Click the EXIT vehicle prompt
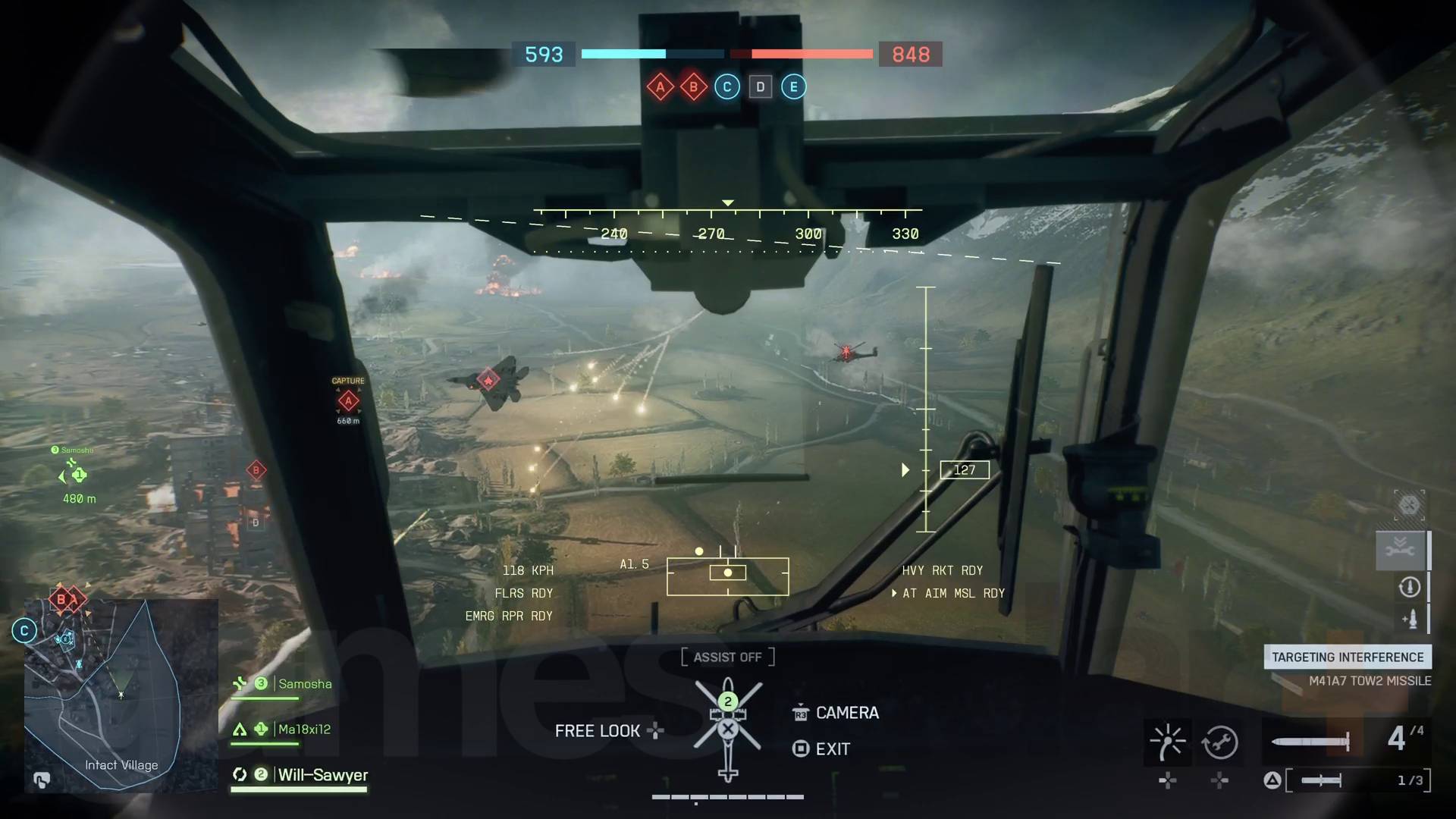Viewport: 1456px width, 819px height. coord(832,748)
